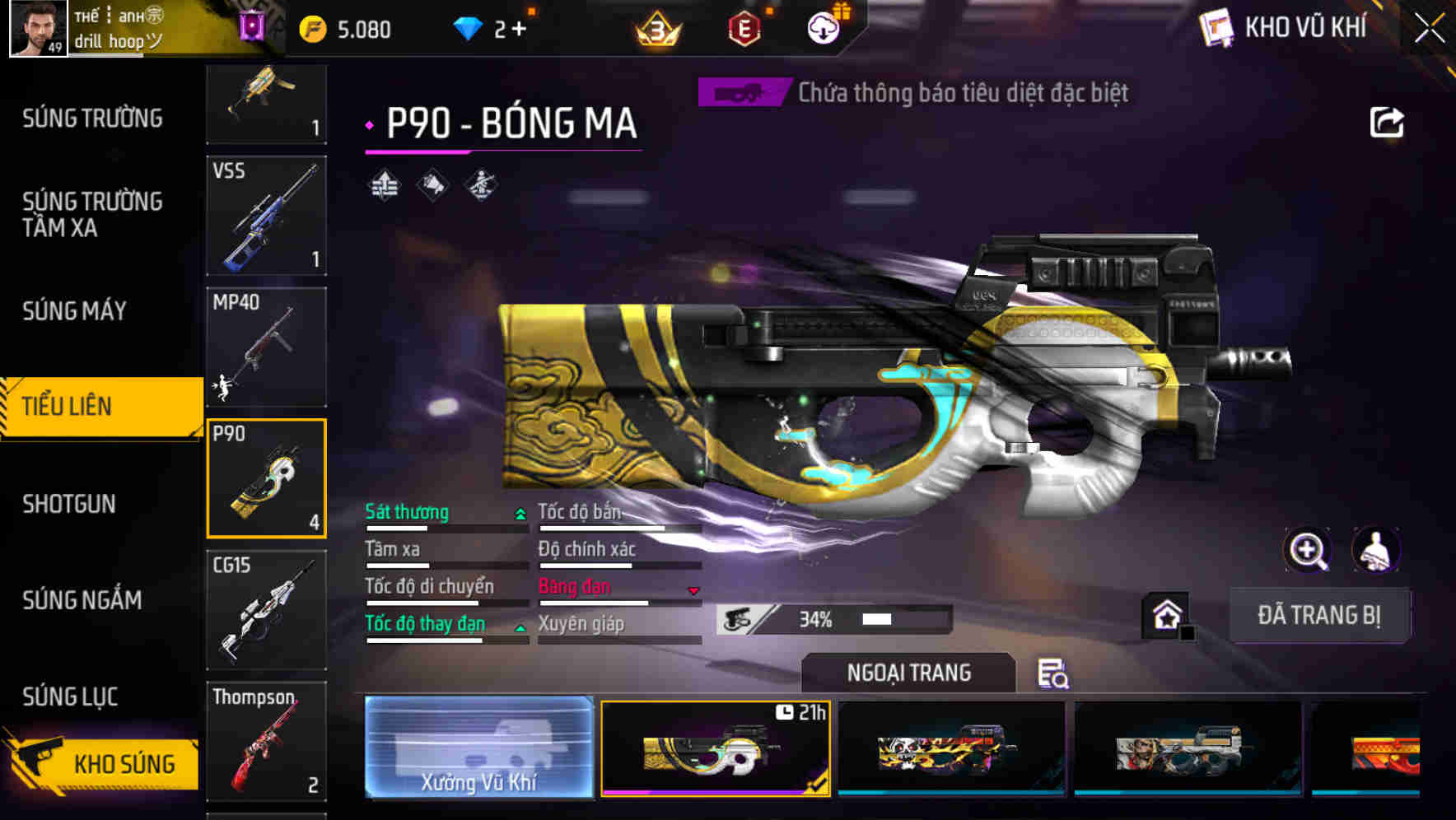Toggle the rank badge indicator in top bar
This screenshot has width=1456, height=820.
pyautogui.click(x=656, y=27)
